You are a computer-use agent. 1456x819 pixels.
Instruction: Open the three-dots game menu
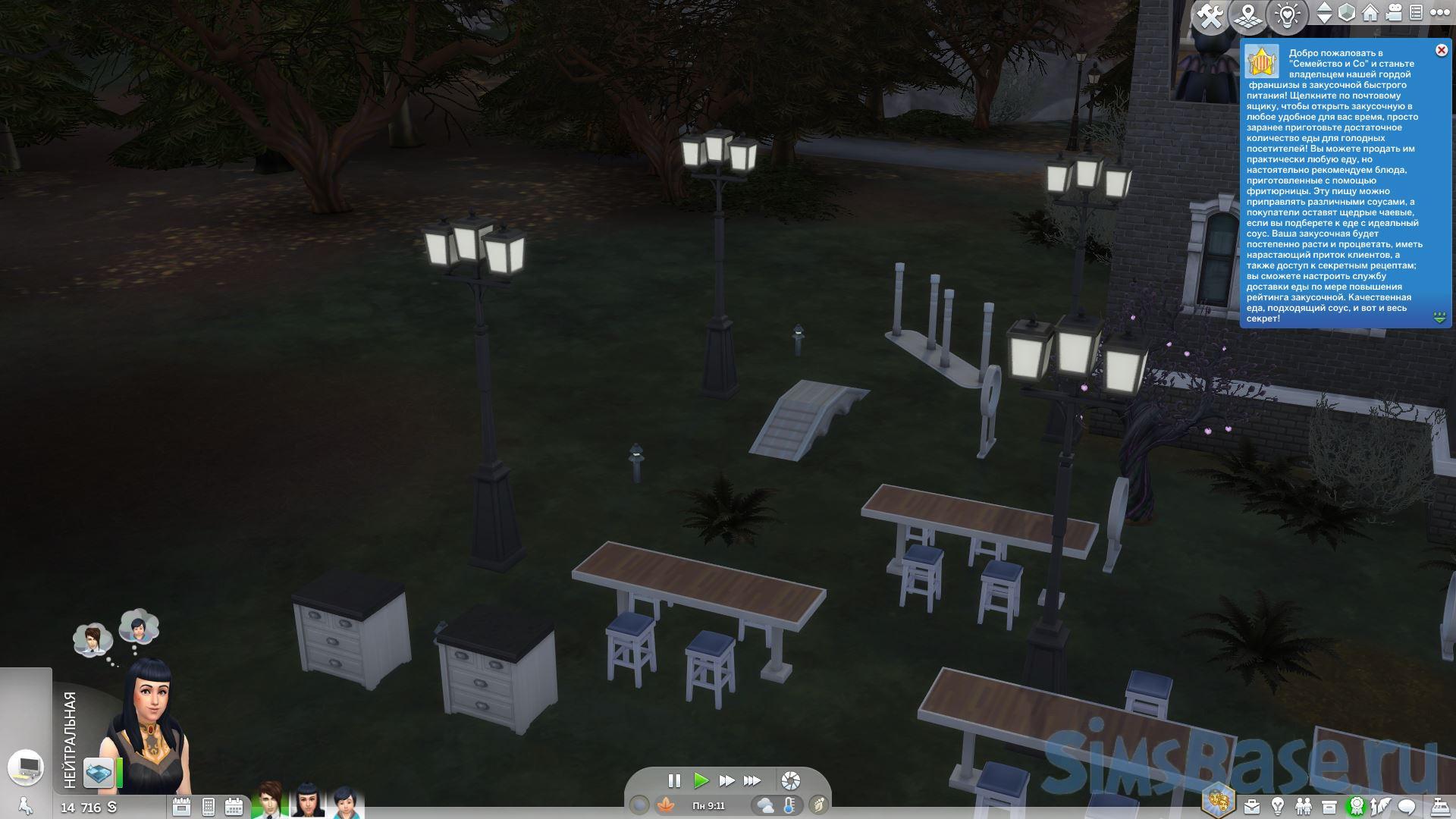tap(1439, 13)
